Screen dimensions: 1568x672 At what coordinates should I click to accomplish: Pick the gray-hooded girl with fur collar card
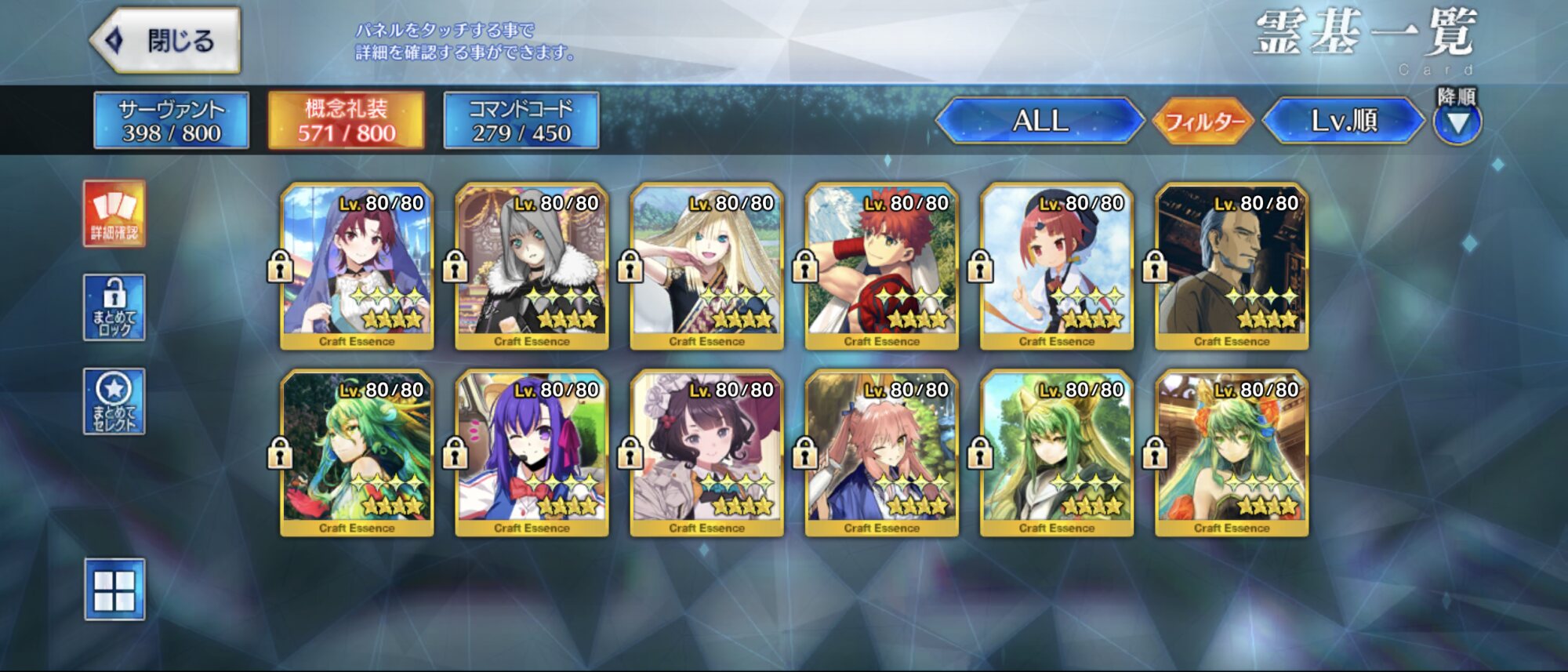pyautogui.click(x=532, y=267)
